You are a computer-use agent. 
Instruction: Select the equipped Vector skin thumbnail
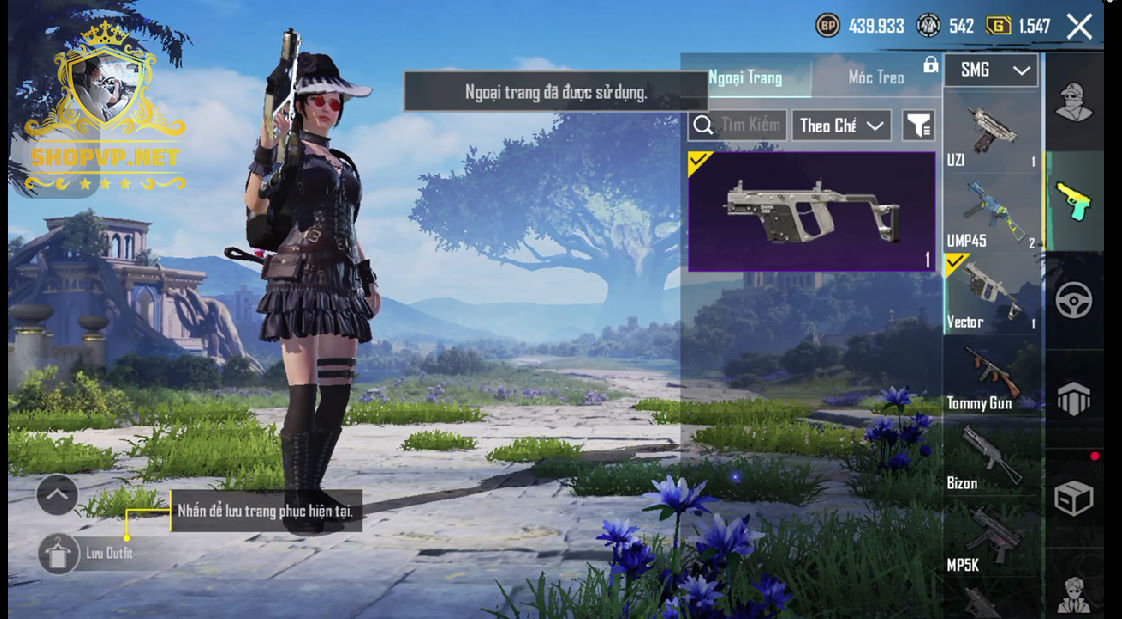[x=811, y=211]
